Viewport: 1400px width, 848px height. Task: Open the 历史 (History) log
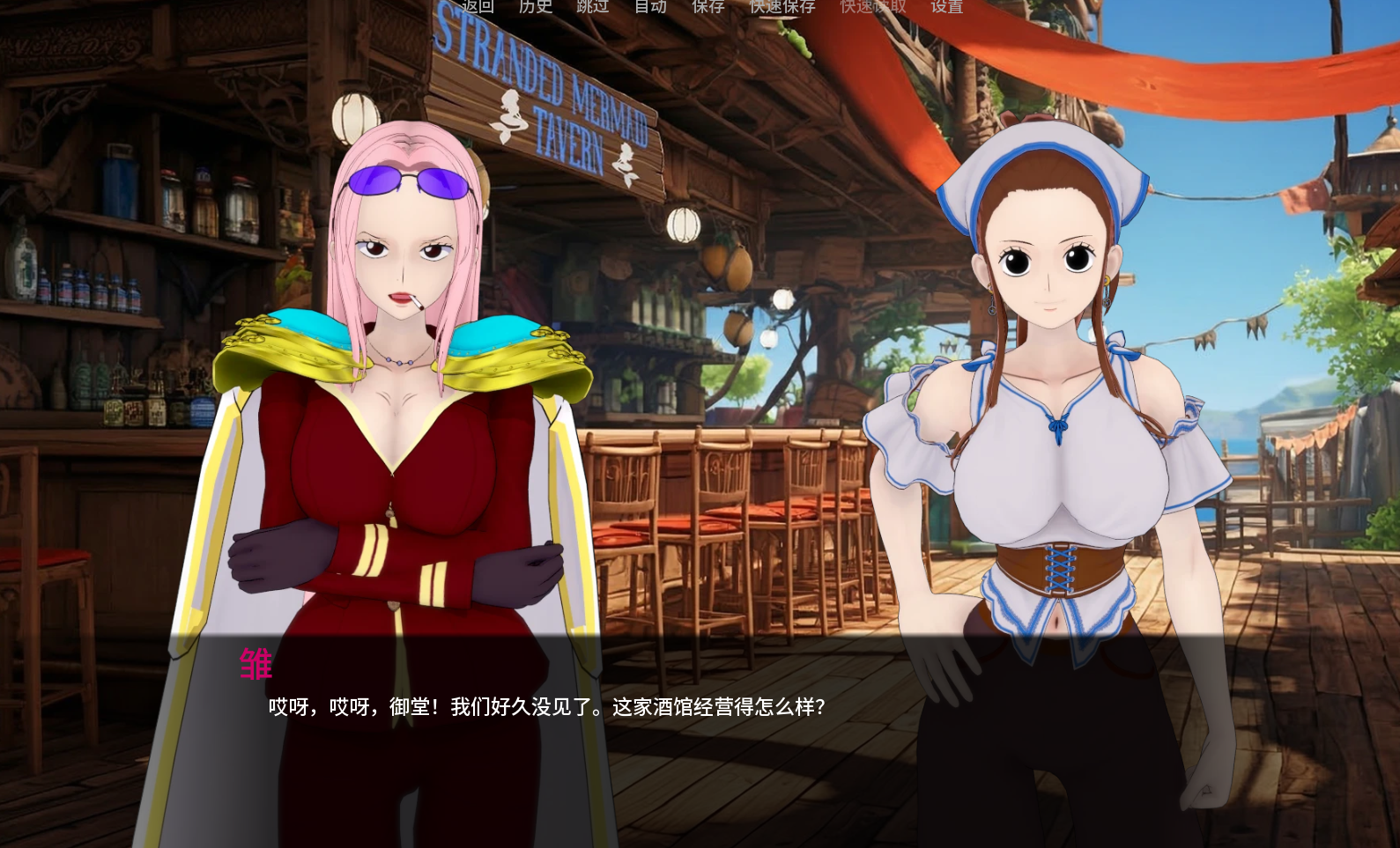[x=536, y=7]
